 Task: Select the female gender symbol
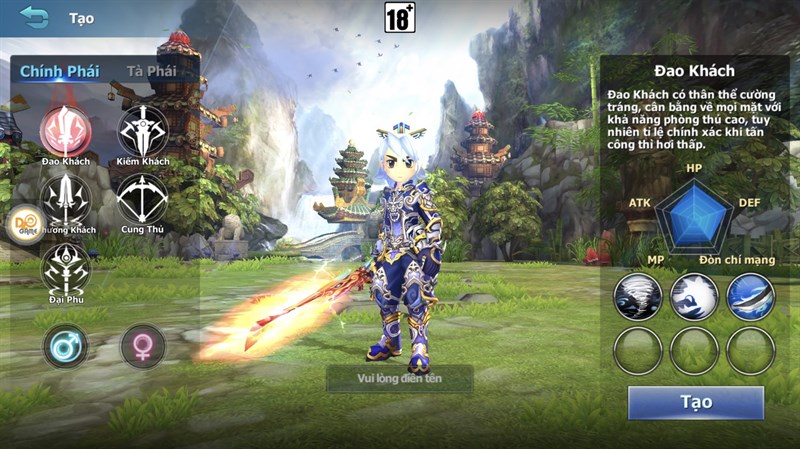[x=142, y=346]
